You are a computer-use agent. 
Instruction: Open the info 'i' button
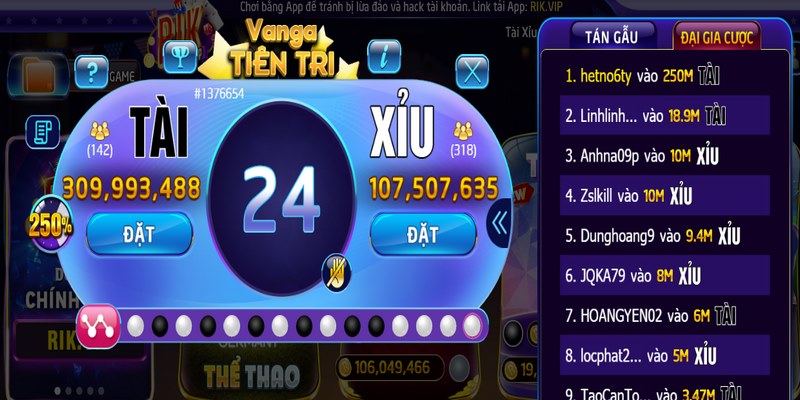coord(384,57)
